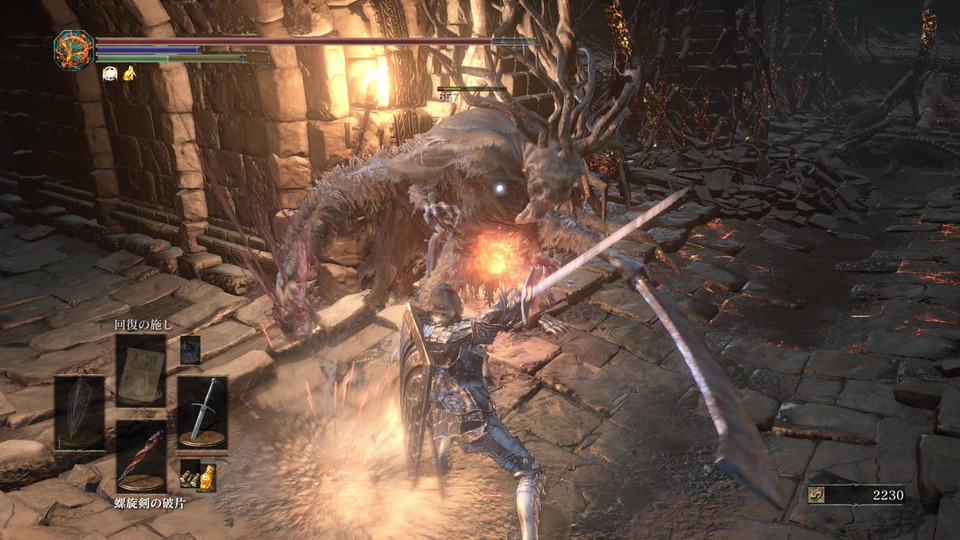Inspect the golden figure buff icon

point(129,73)
